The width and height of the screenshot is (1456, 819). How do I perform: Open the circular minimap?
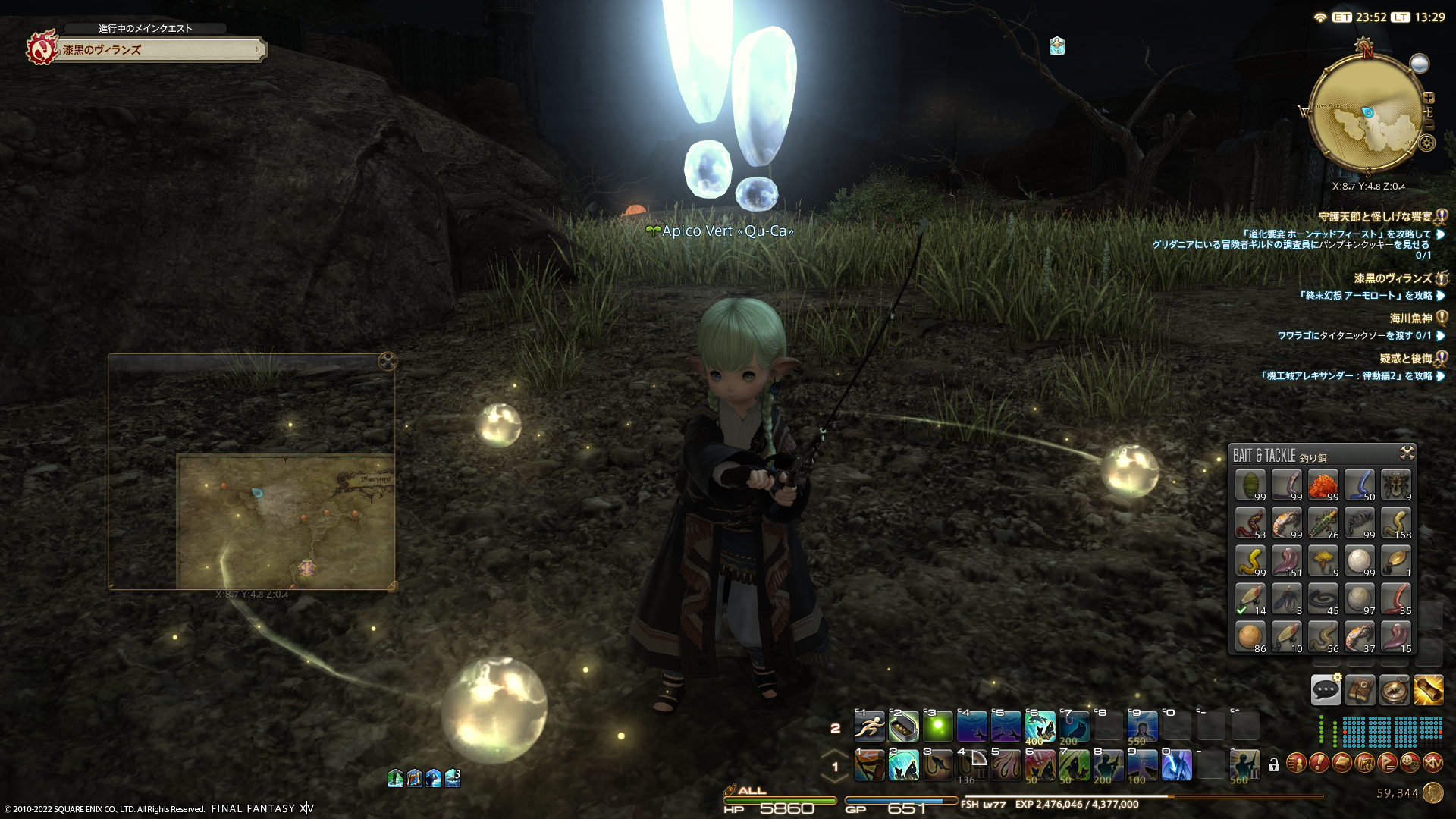(1367, 112)
